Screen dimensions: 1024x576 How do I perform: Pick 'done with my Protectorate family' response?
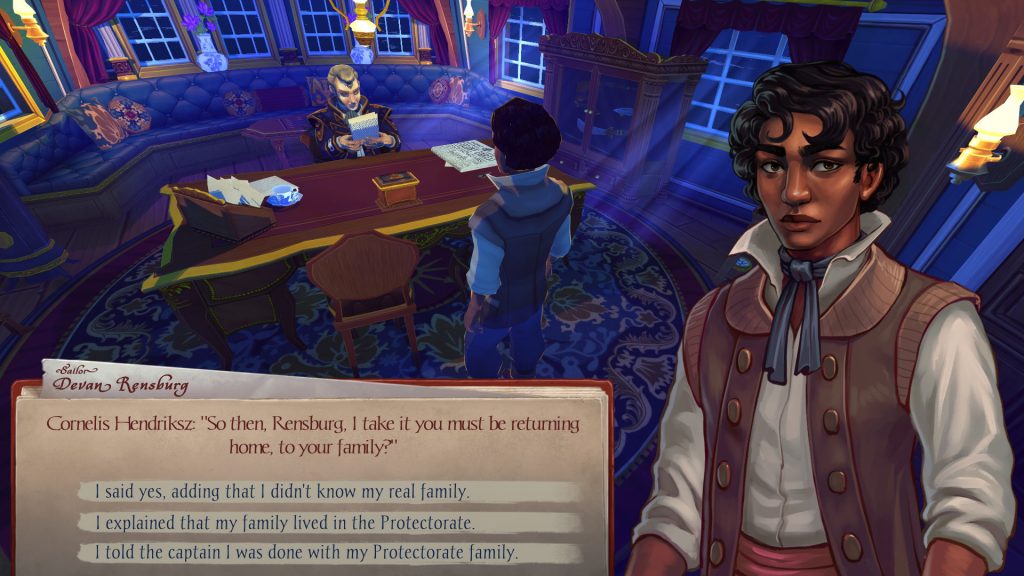tap(306, 552)
